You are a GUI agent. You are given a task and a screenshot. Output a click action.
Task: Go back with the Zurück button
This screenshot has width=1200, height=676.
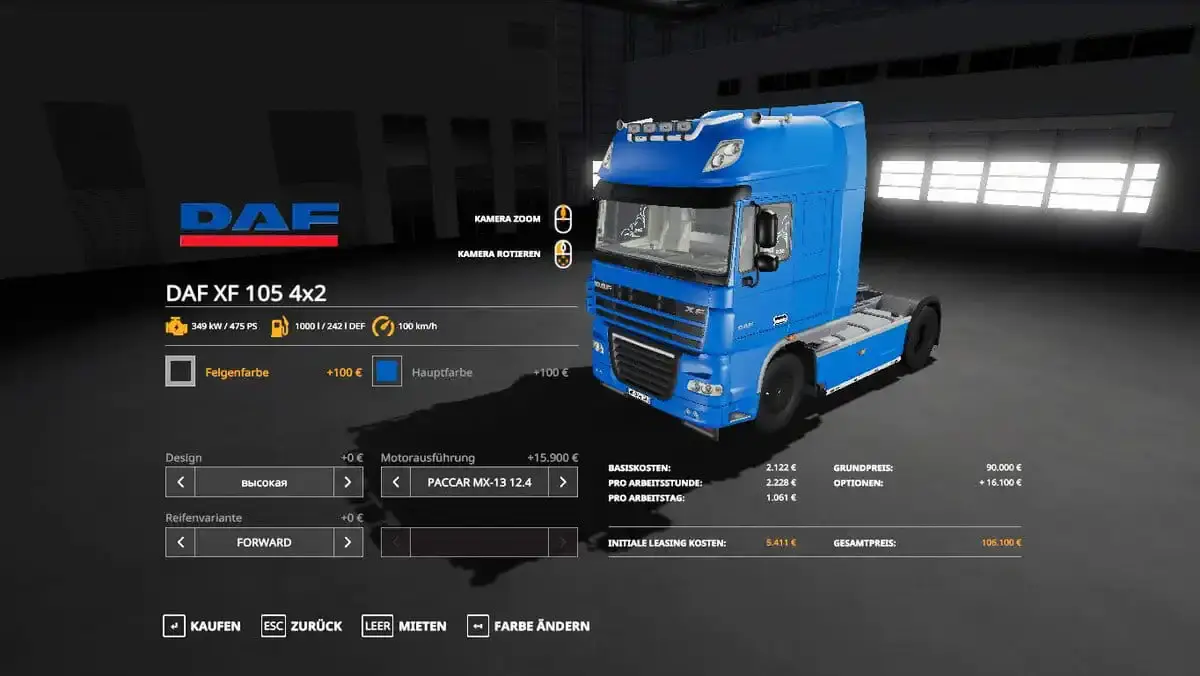pyautogui.click(x=302, y=626)
